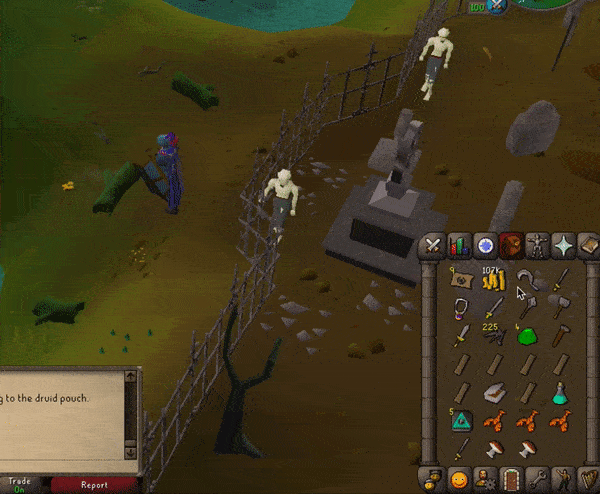Open the Friends List tab
Viewport: 600px width, 494px height.
[459, 479]
